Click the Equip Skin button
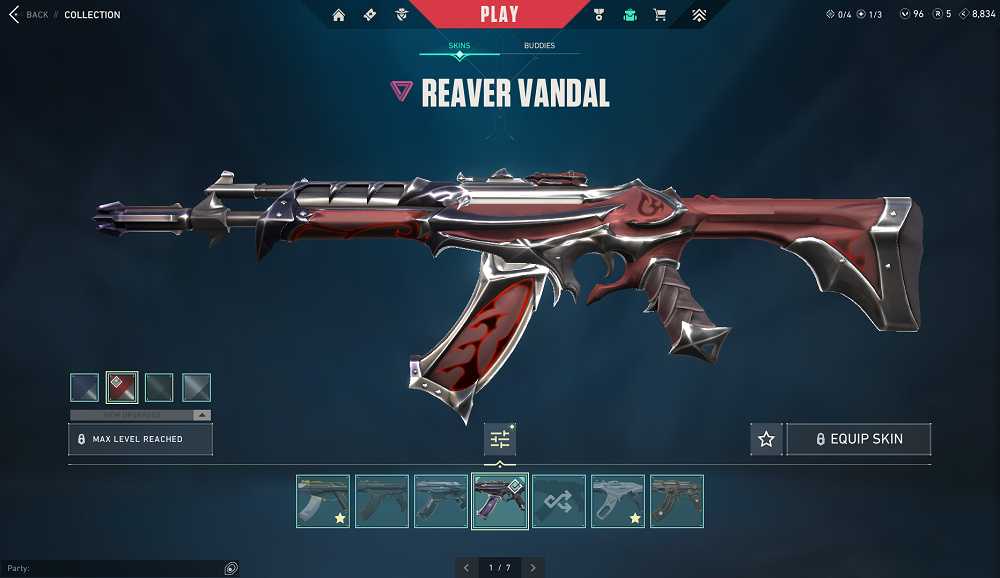Viewport: 1000px width, 578px height. tap(859, 439)
